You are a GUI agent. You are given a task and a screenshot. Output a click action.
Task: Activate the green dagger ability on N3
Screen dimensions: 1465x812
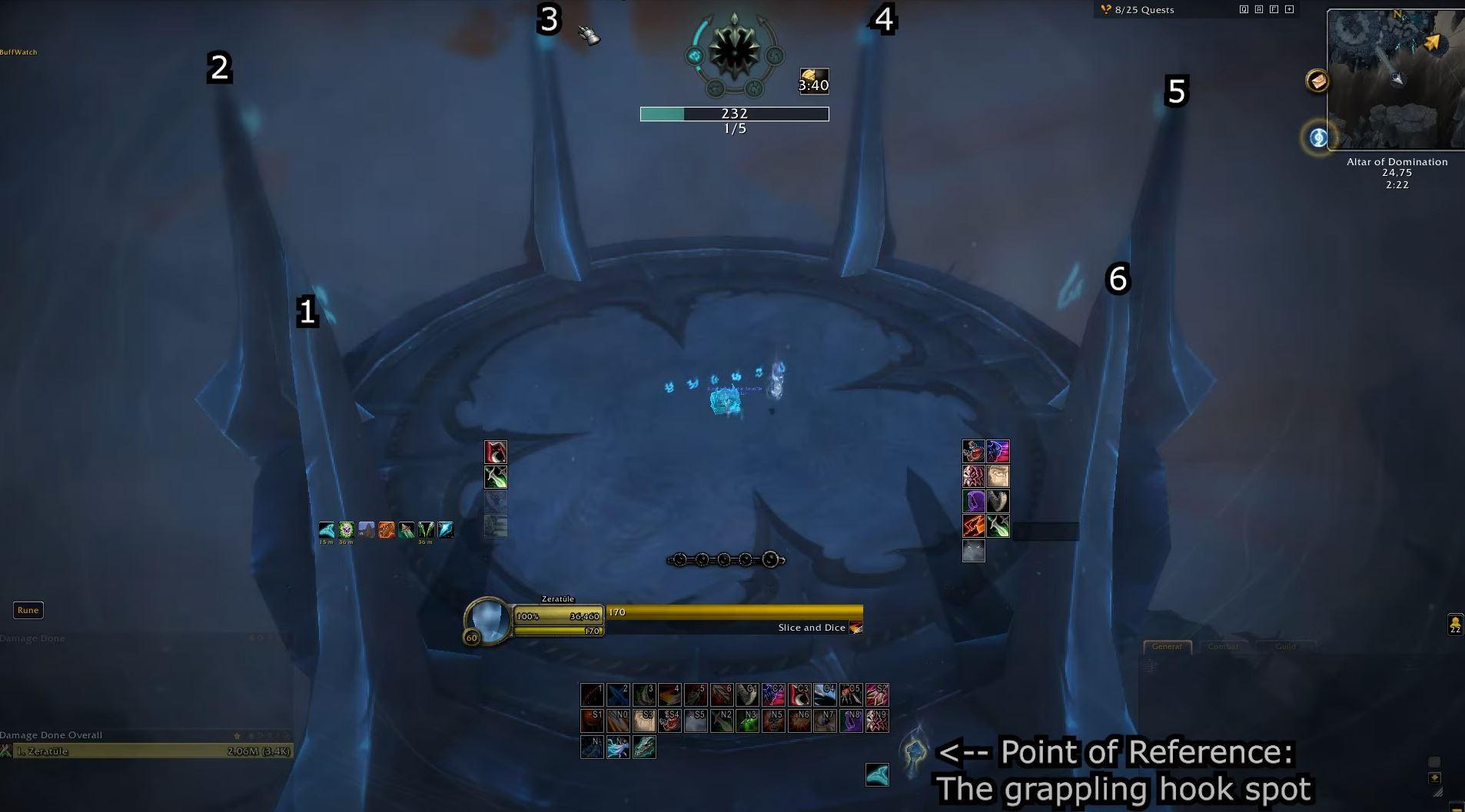[746, 721]
